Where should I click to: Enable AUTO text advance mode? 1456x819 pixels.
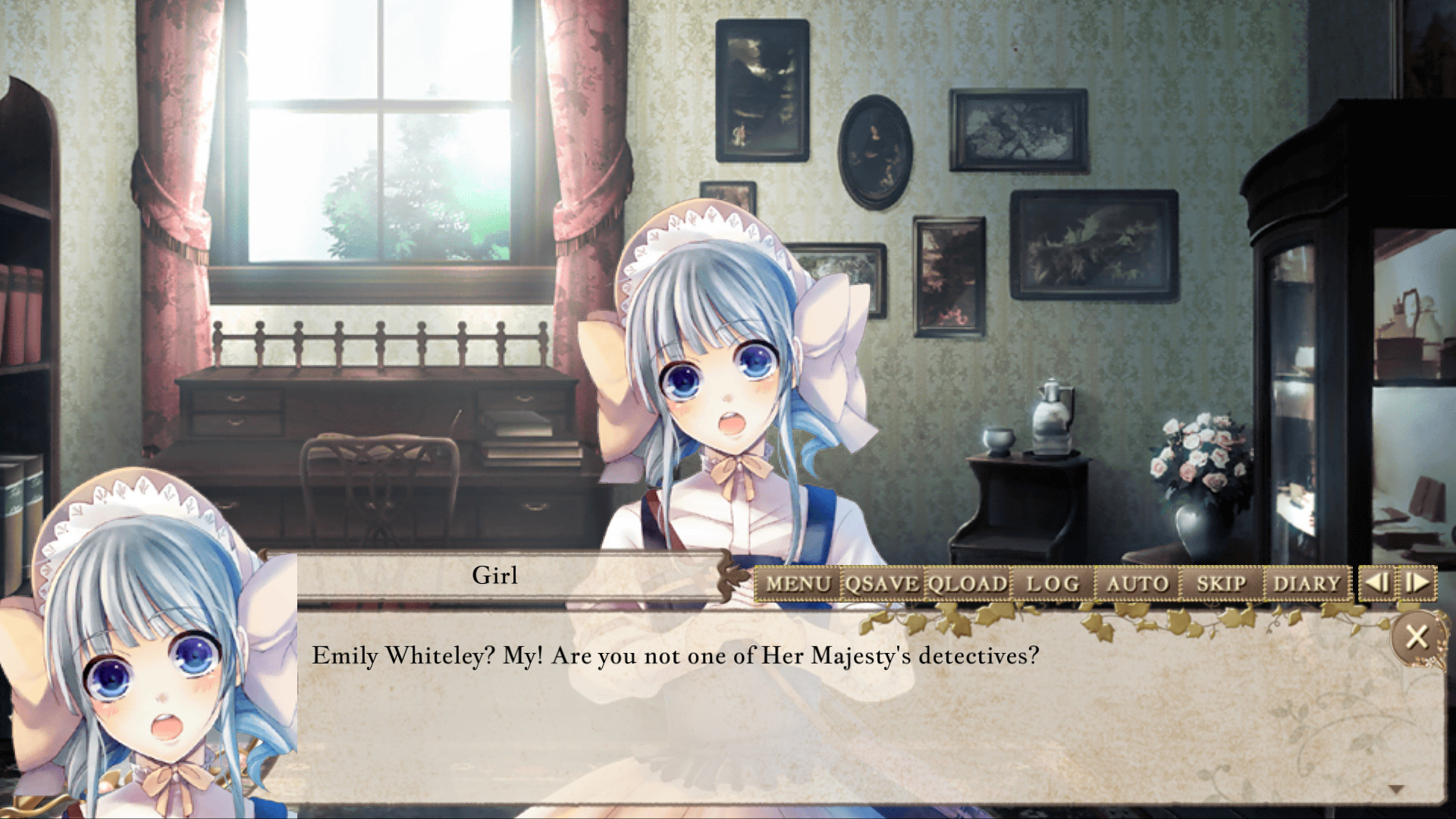point(1137,584)
